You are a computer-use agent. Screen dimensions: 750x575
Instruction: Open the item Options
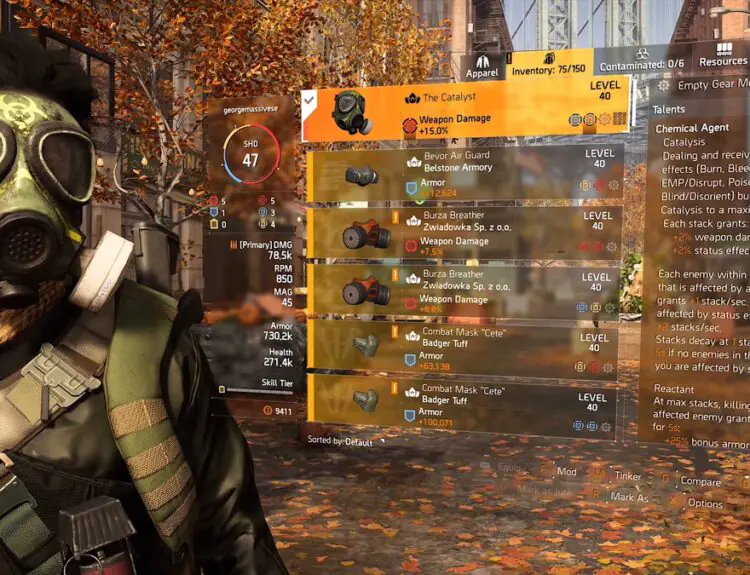tap(704, 503)
